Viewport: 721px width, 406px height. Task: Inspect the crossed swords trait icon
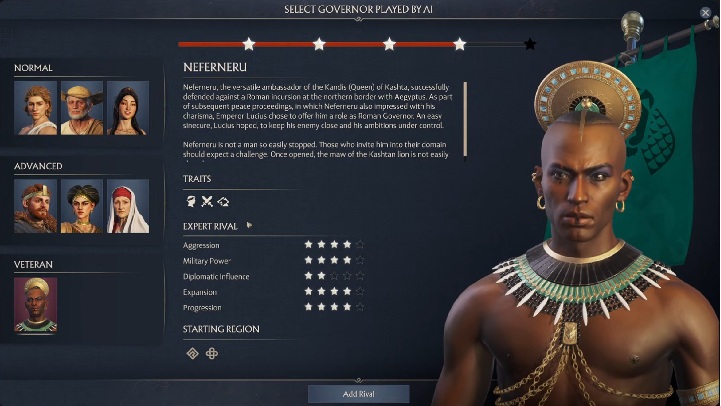(x=207, y=201)
